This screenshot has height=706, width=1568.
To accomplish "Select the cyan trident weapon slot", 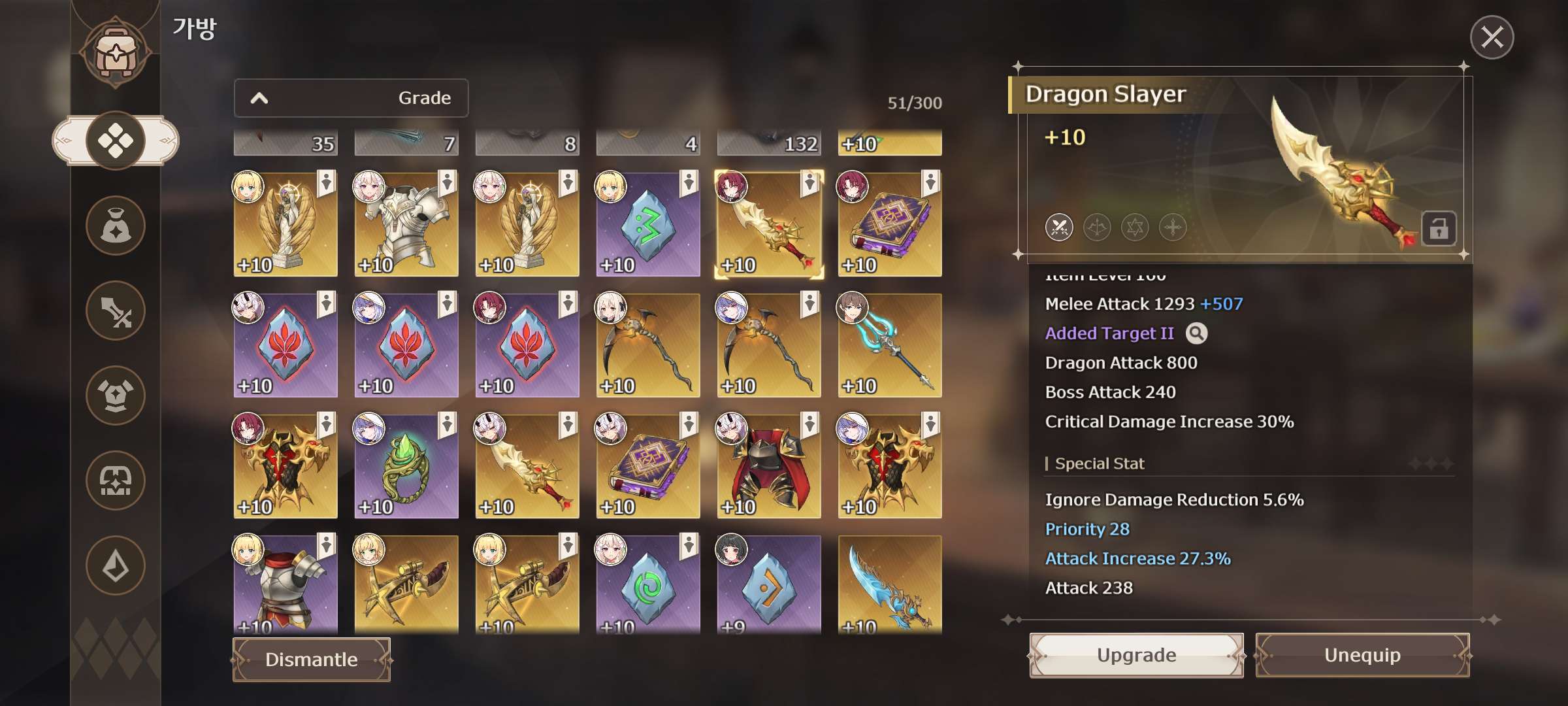I will (890, 345).
